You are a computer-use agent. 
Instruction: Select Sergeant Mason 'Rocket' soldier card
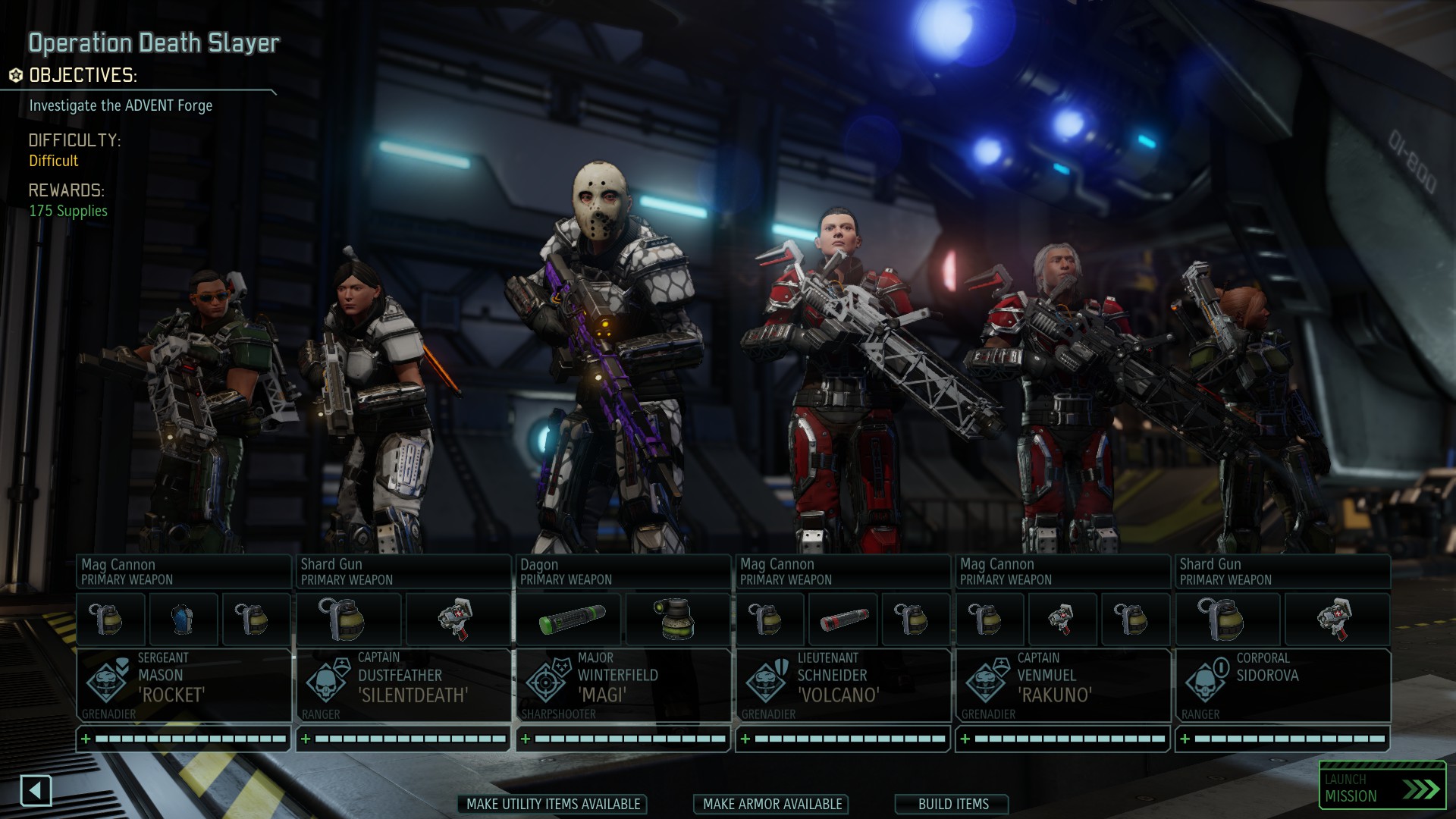pyautogui.click(x=184, y=685)
